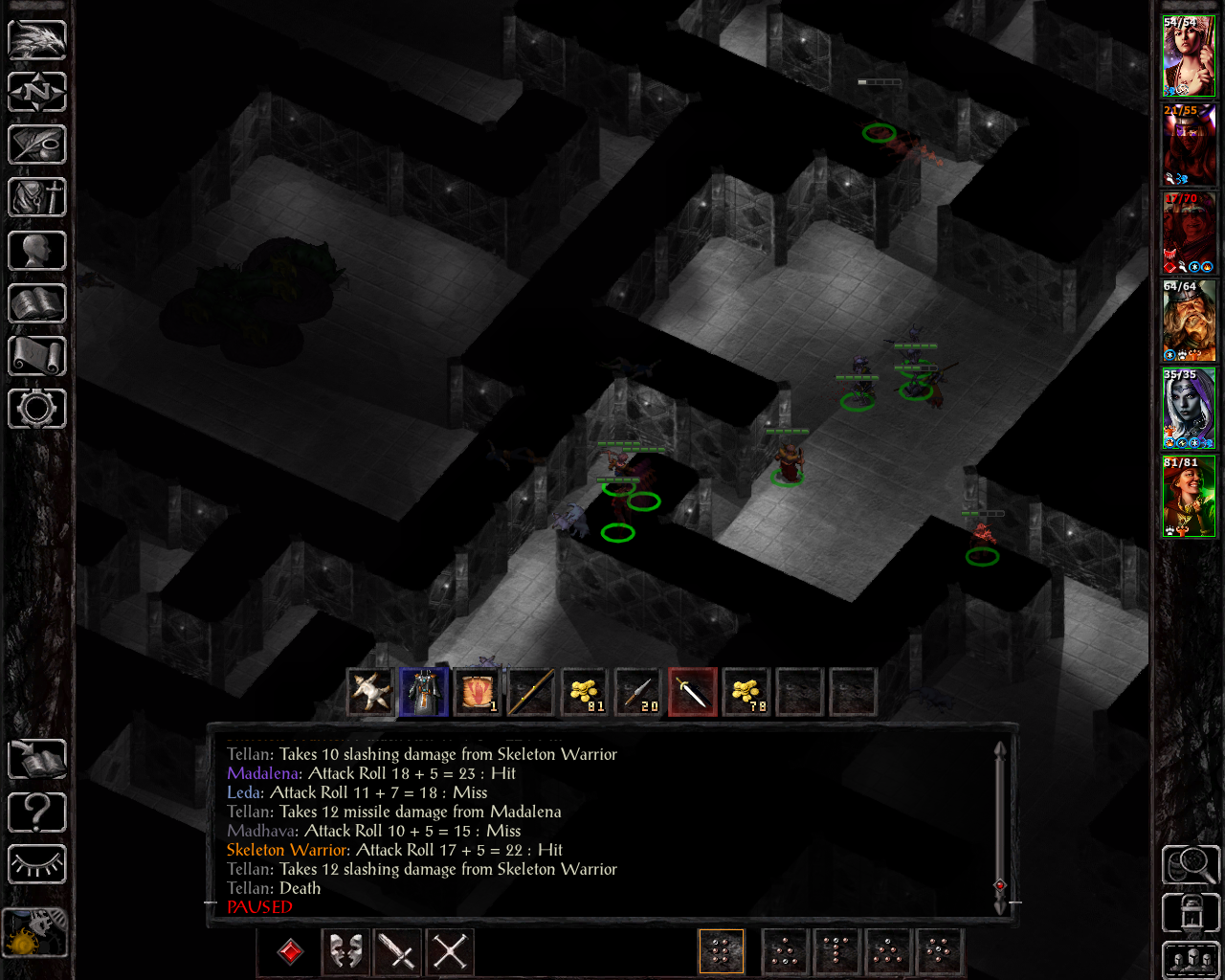Image resolution: width=1225 pixels, height=980 pixels.
Task: Select the bearded dwarf portrait
Action: click(x=1189, y=322)
